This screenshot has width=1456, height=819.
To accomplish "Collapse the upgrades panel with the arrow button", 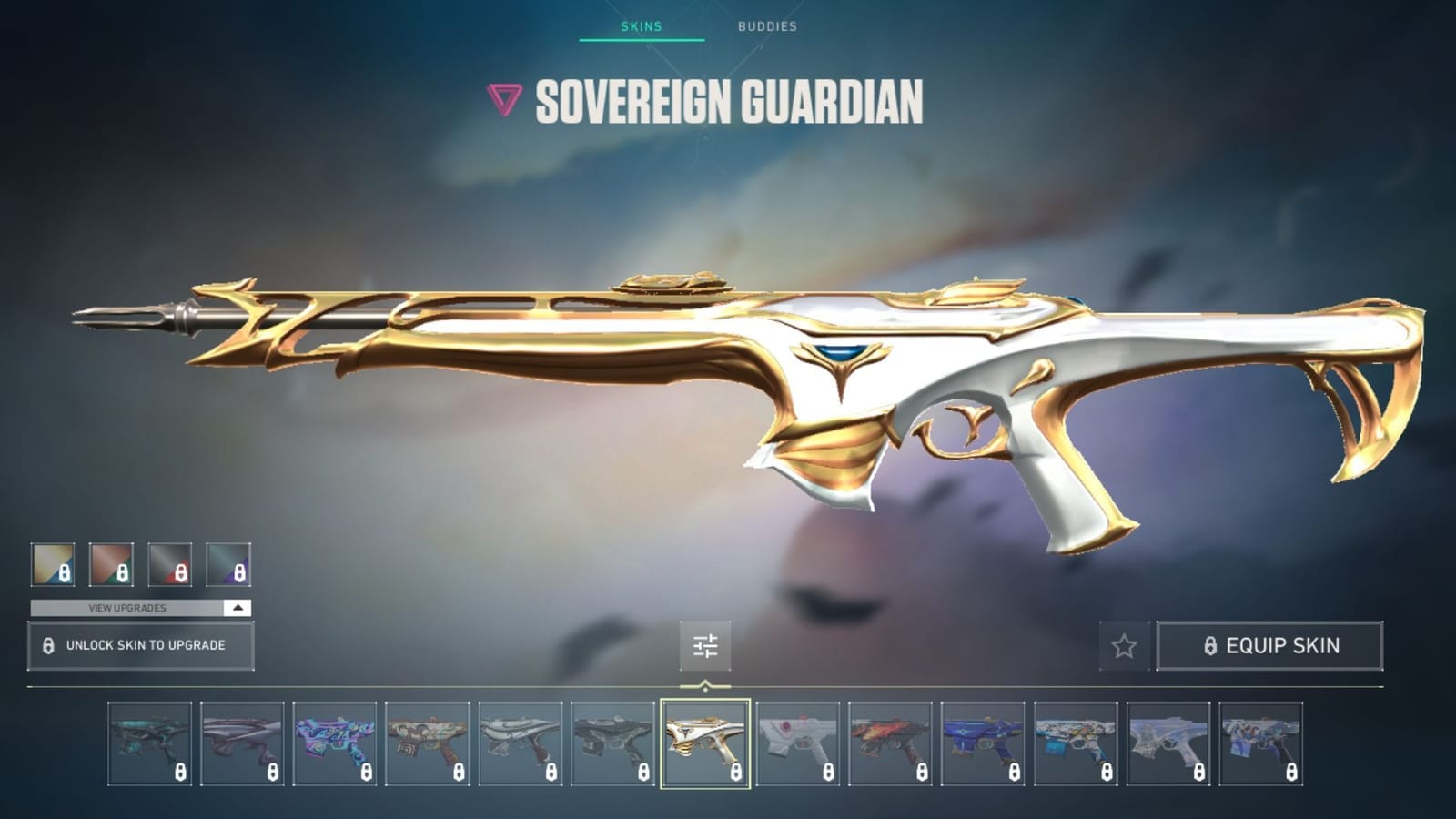I will [237, 608].
